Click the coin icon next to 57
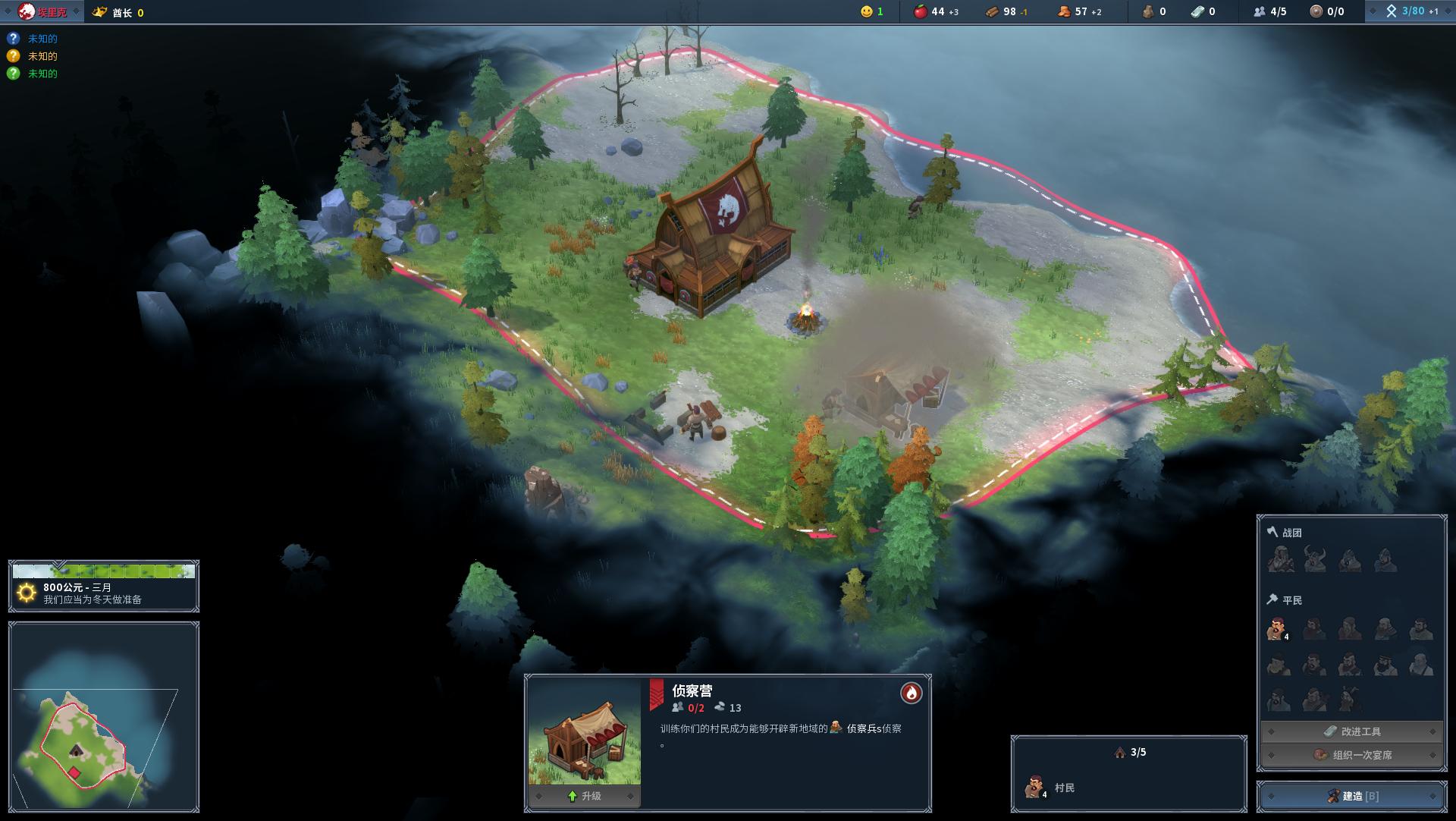Screen dimensions: 1456x821 (x=1065, y=12)
